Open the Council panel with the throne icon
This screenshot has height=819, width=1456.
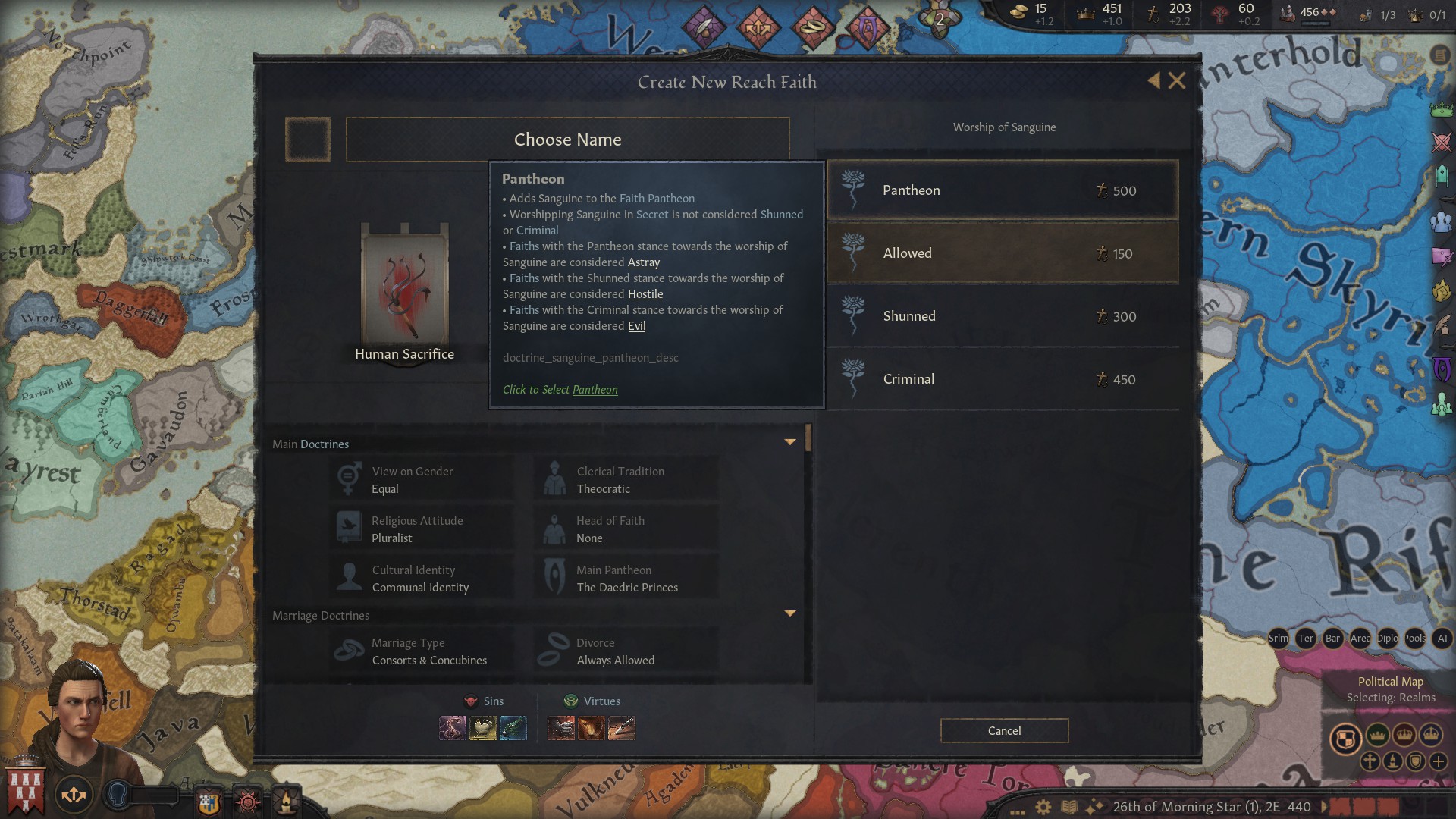1441,177
